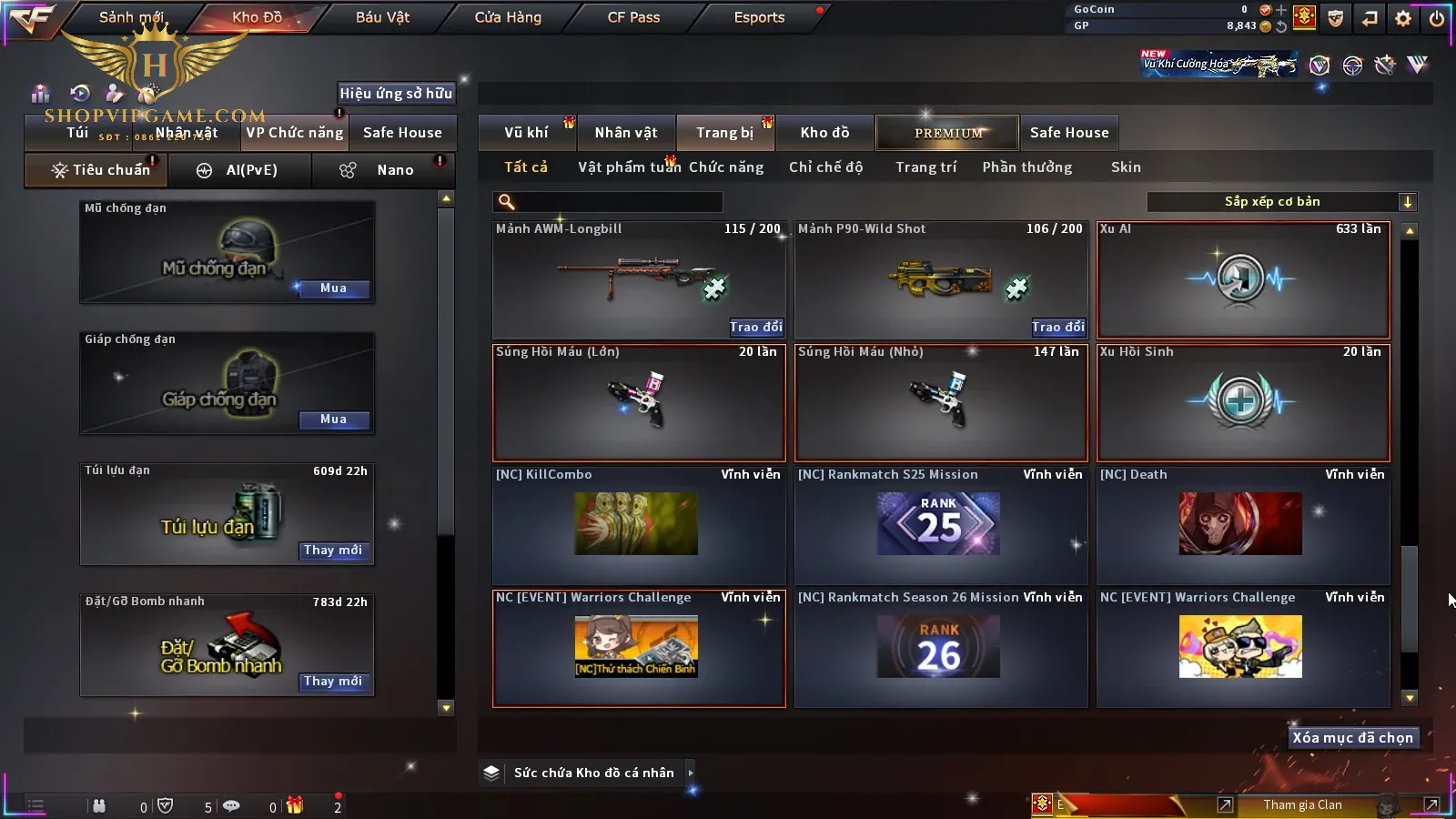1456x819 pixels.
Task: Switch to the Vũ khí tab
Action: pyautogui.click(x=526, y=133)
